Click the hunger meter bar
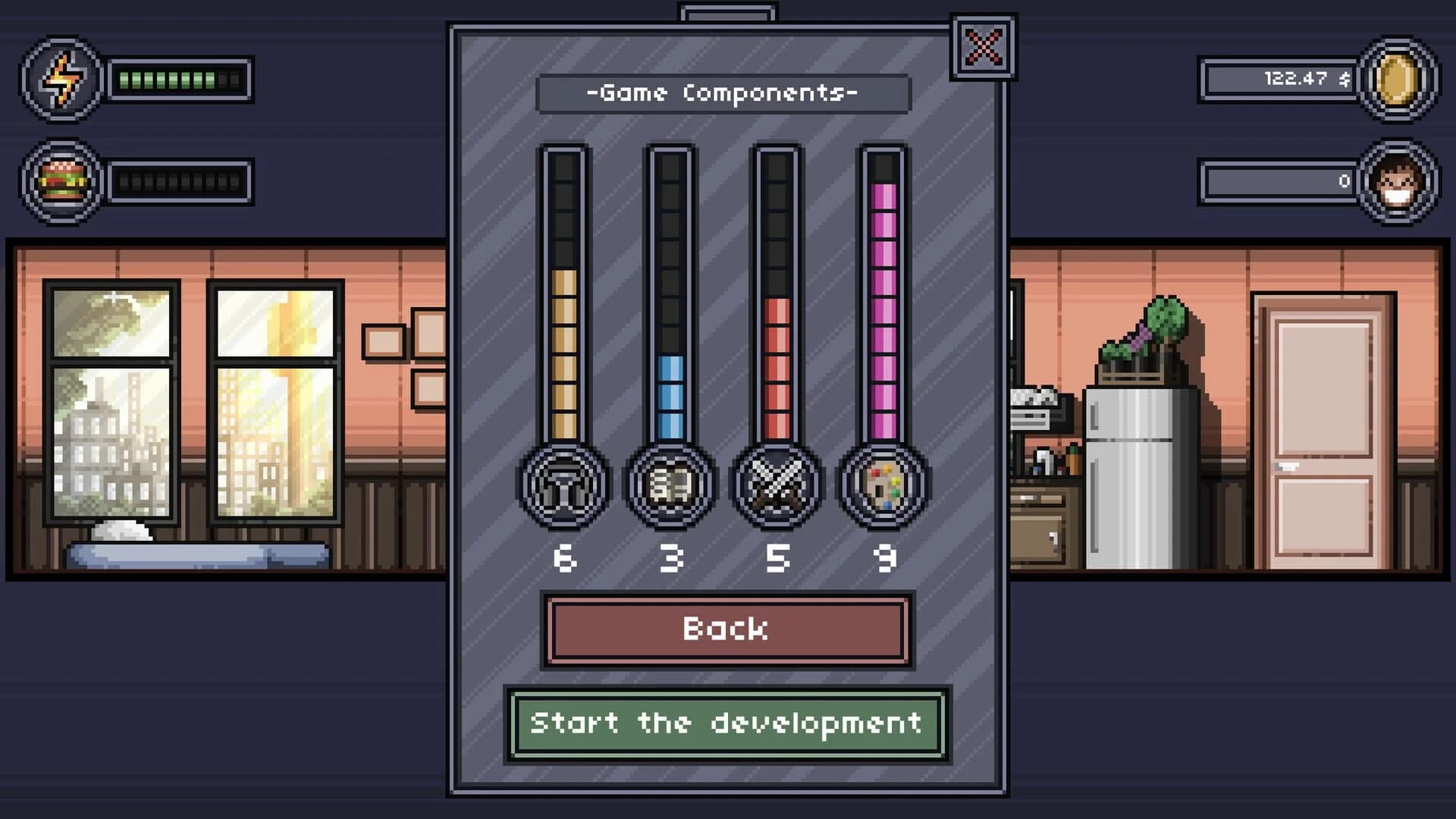1456x819 pixels. [178, 182]
